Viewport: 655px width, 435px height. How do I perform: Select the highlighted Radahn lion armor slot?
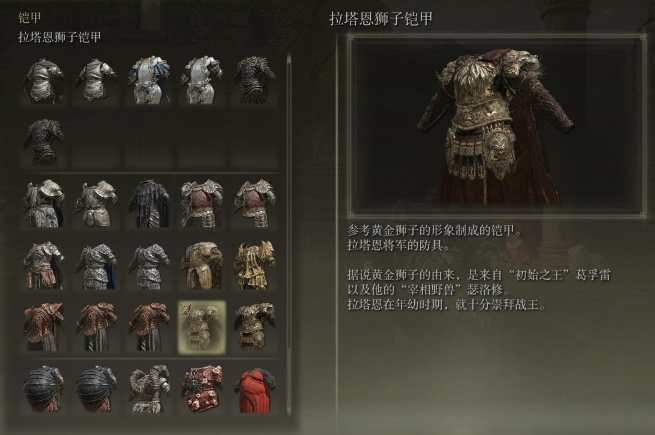click(201, 326)
